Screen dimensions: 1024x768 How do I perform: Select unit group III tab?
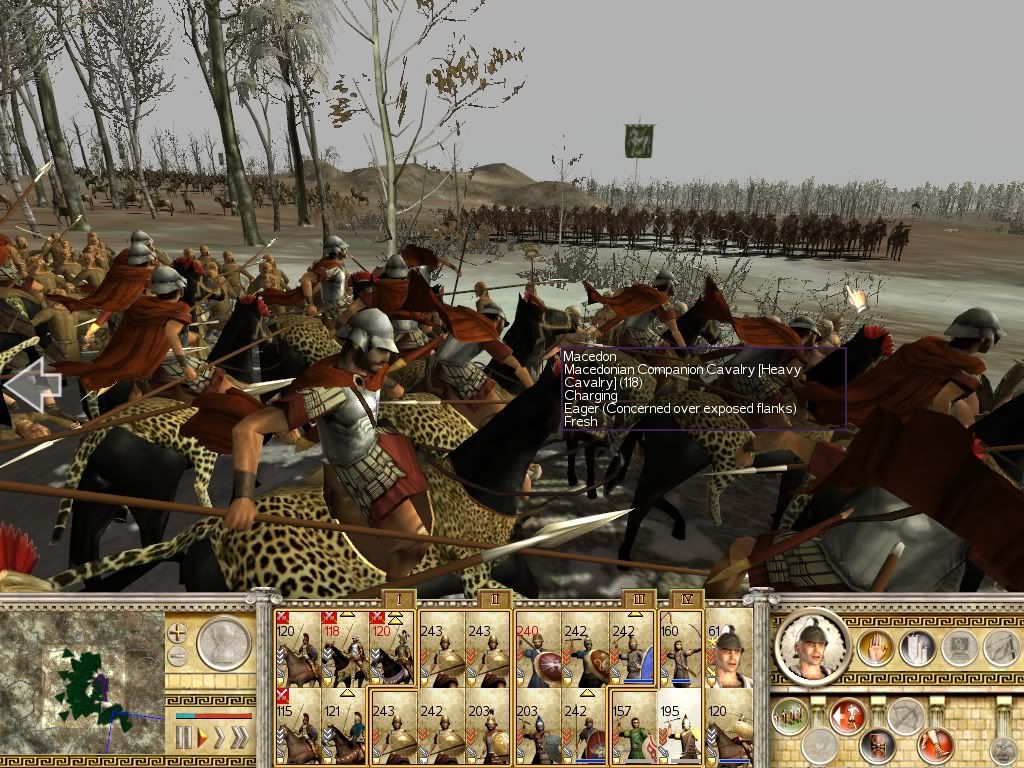[639, 598]
